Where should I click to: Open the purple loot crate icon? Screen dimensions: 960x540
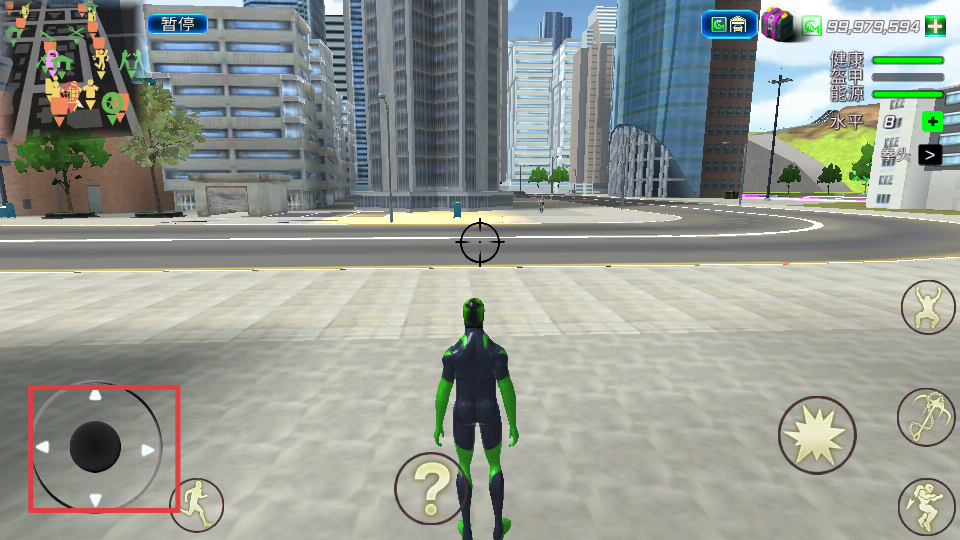point(778,24)
